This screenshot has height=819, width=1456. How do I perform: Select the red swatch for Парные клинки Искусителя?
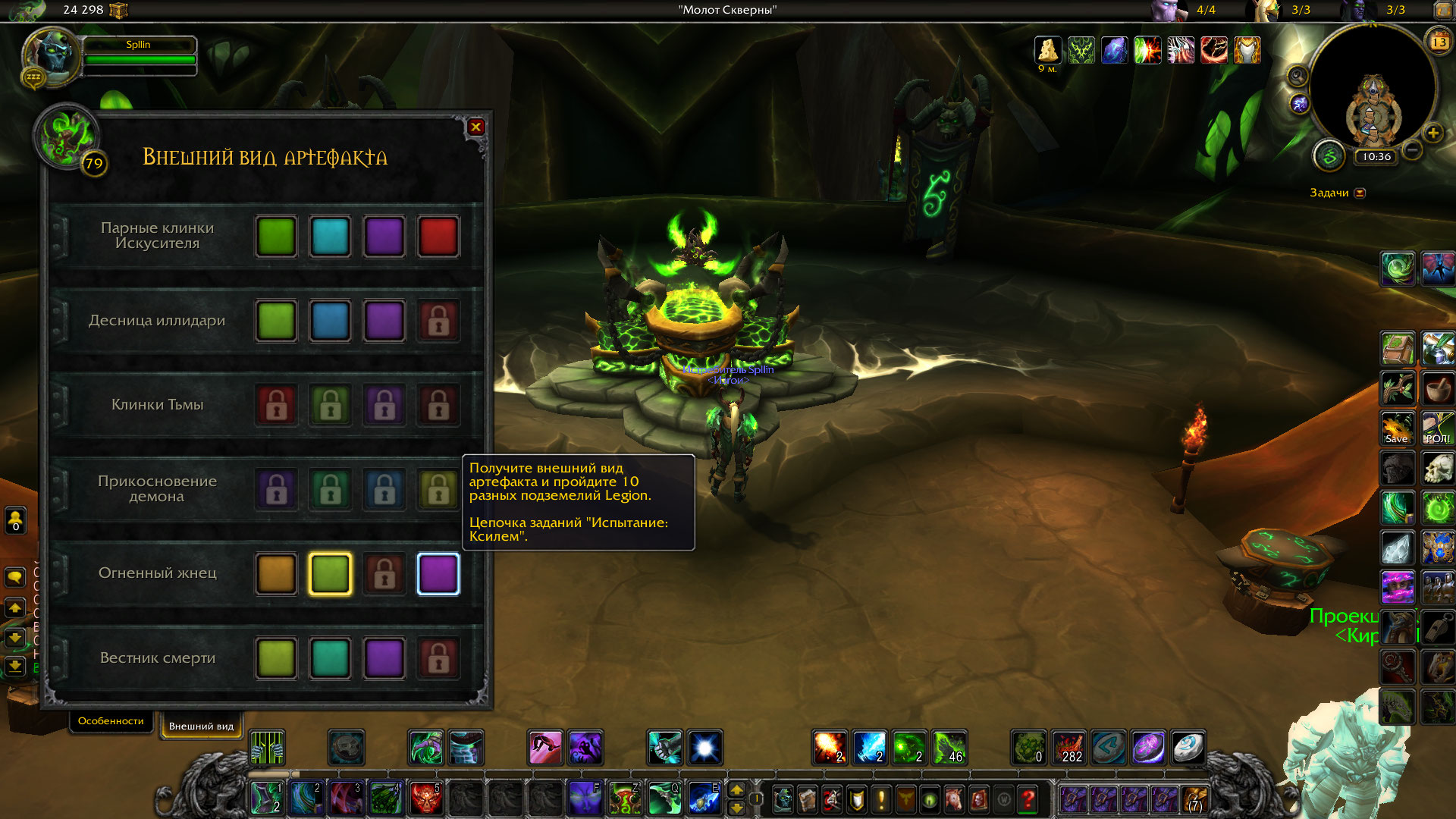(x=438, y=237)
